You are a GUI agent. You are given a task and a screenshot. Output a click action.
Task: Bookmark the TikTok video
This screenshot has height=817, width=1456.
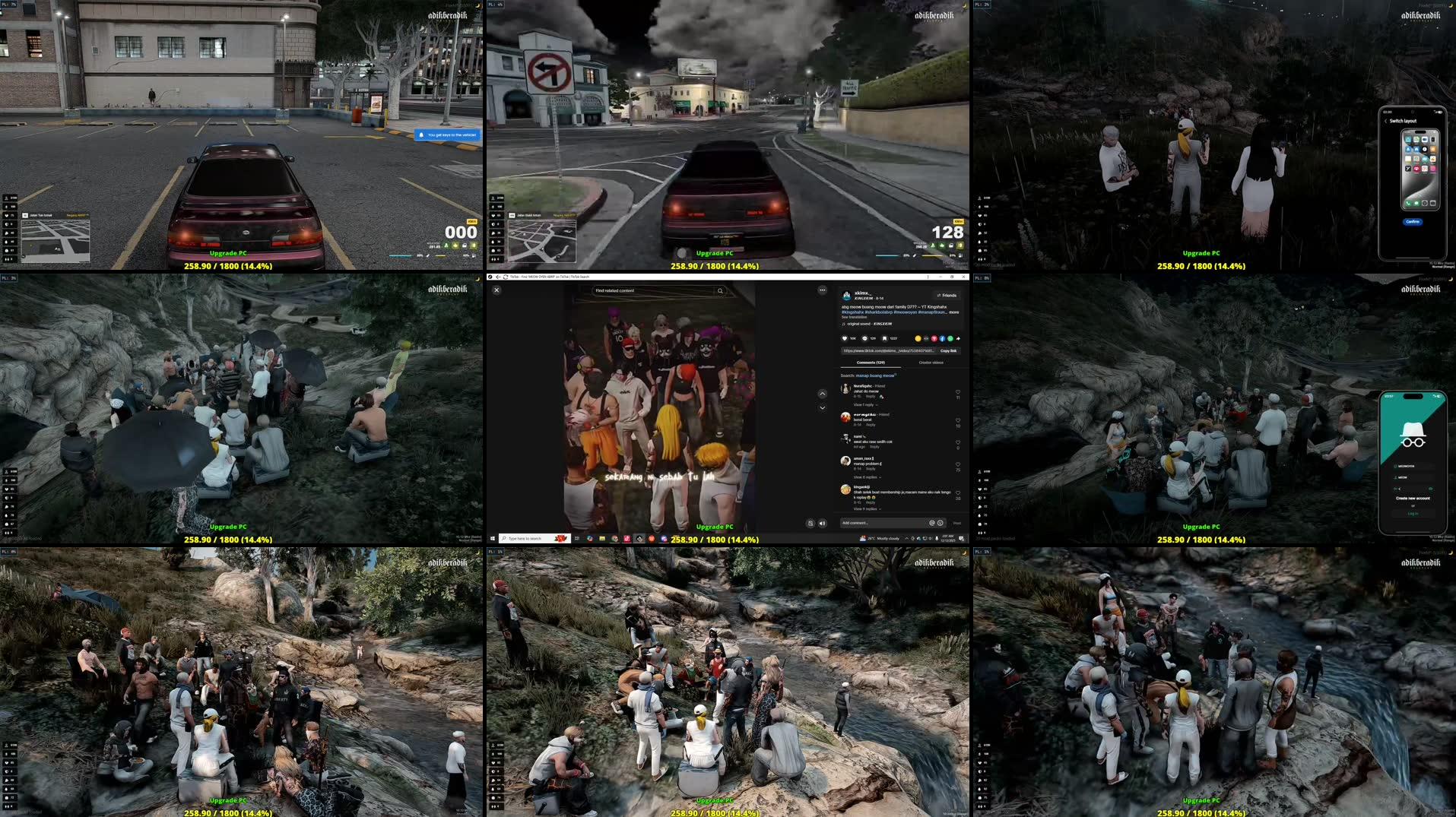884,338
